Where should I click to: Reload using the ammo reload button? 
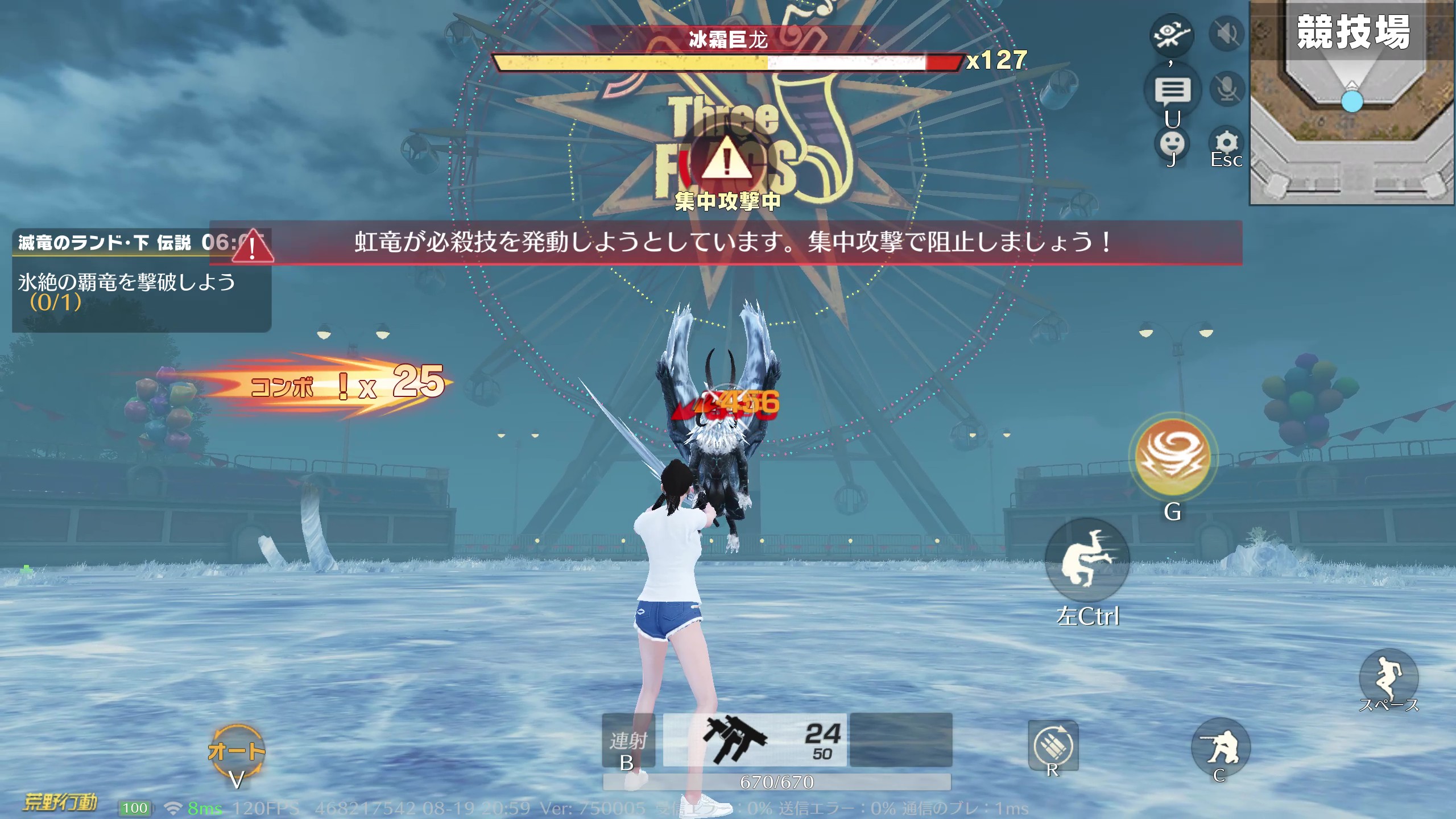[1053, 745]
